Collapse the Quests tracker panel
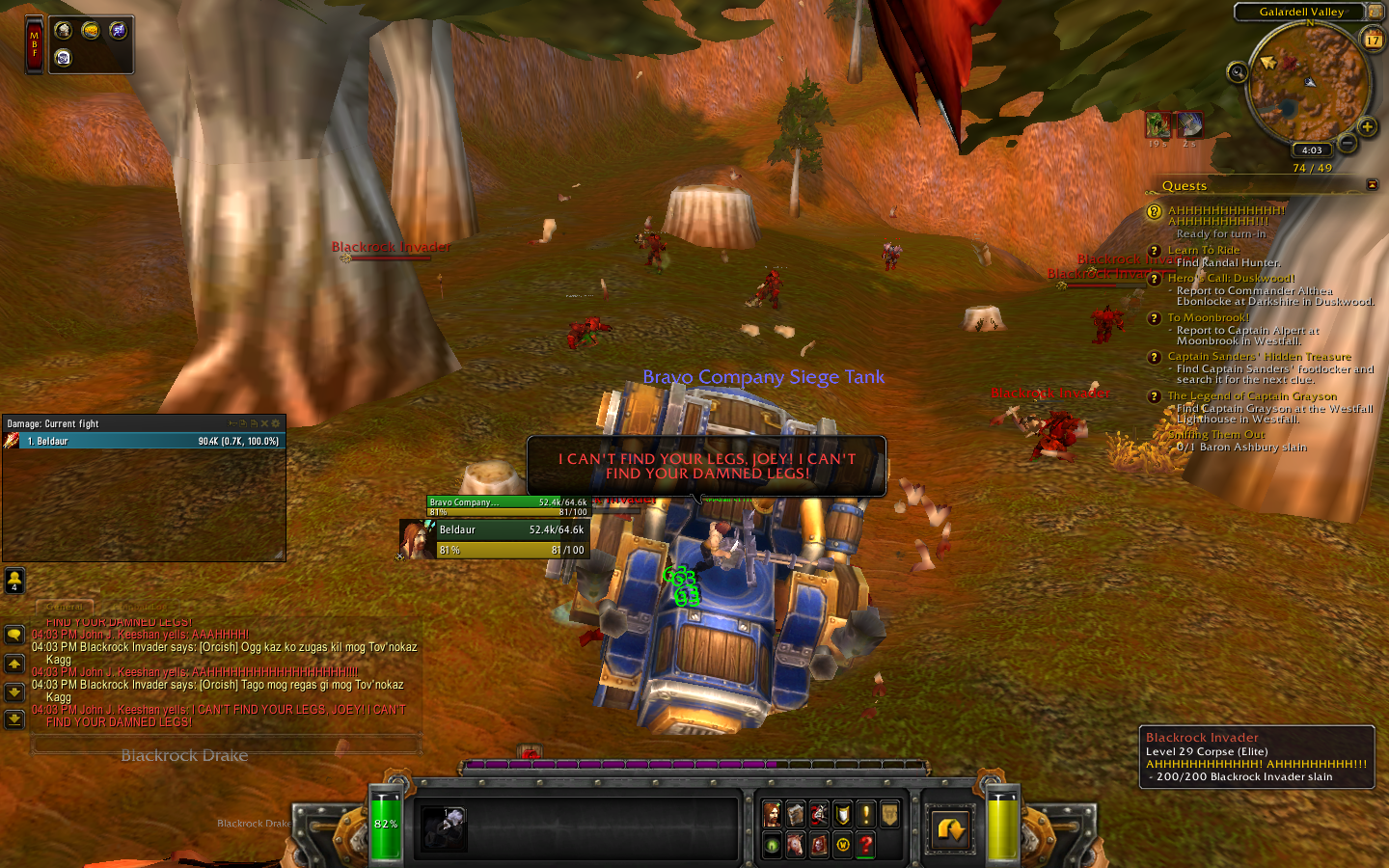1389x868 pixels. pyautogui.click(x=1372, y=183)
